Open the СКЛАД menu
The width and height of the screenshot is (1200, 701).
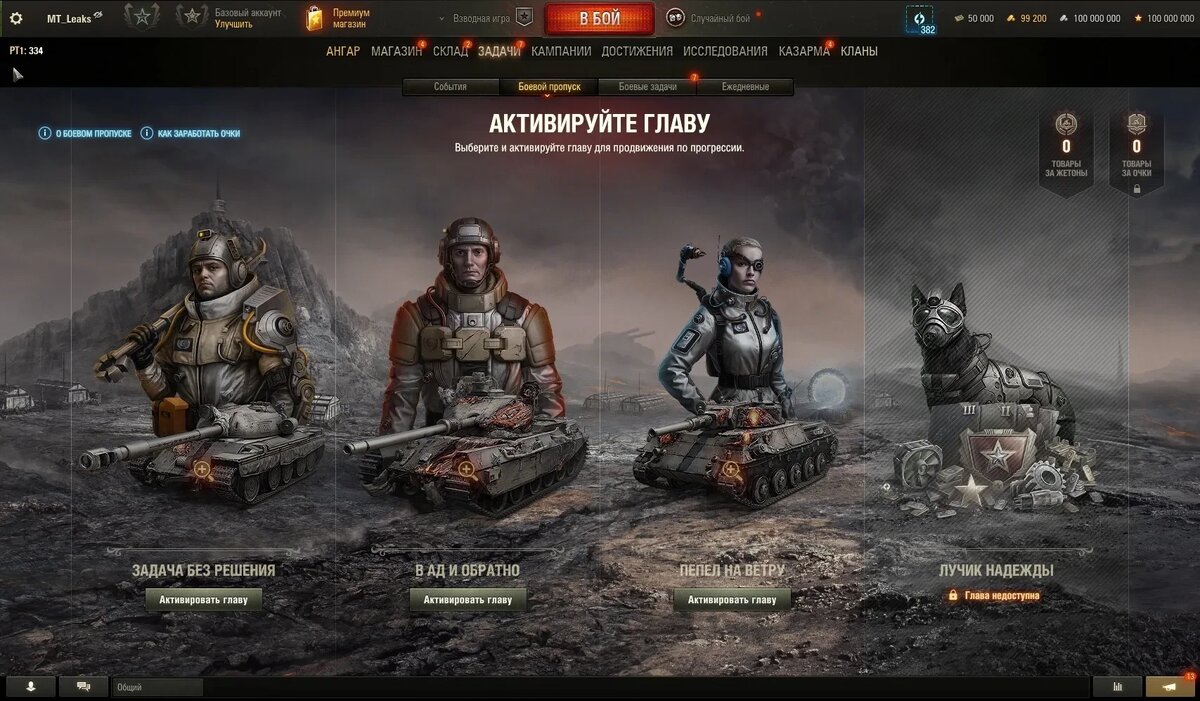click(x=450, y=51)
